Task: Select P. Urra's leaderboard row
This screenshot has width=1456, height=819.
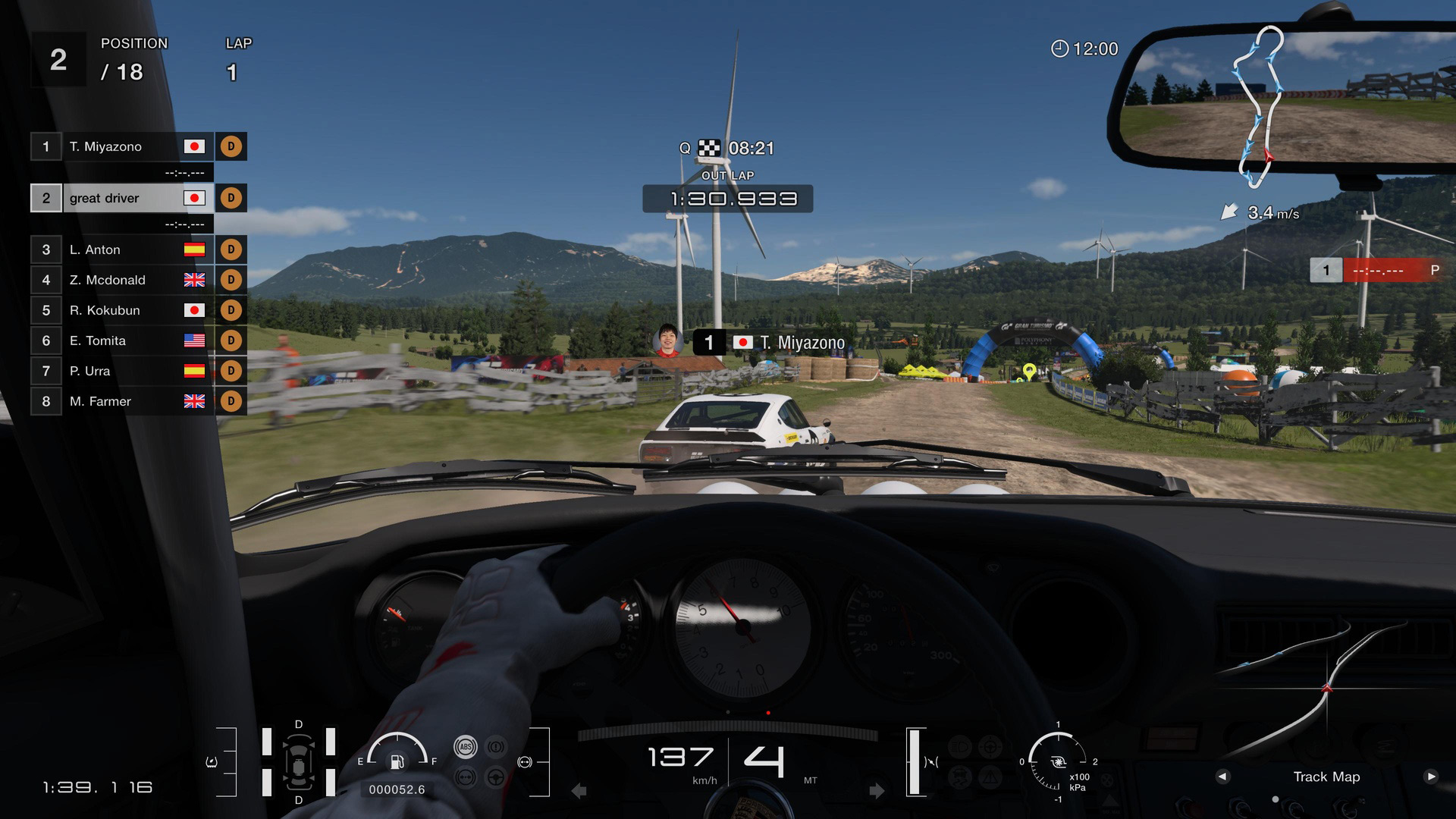Action: (x=121, y=371)
